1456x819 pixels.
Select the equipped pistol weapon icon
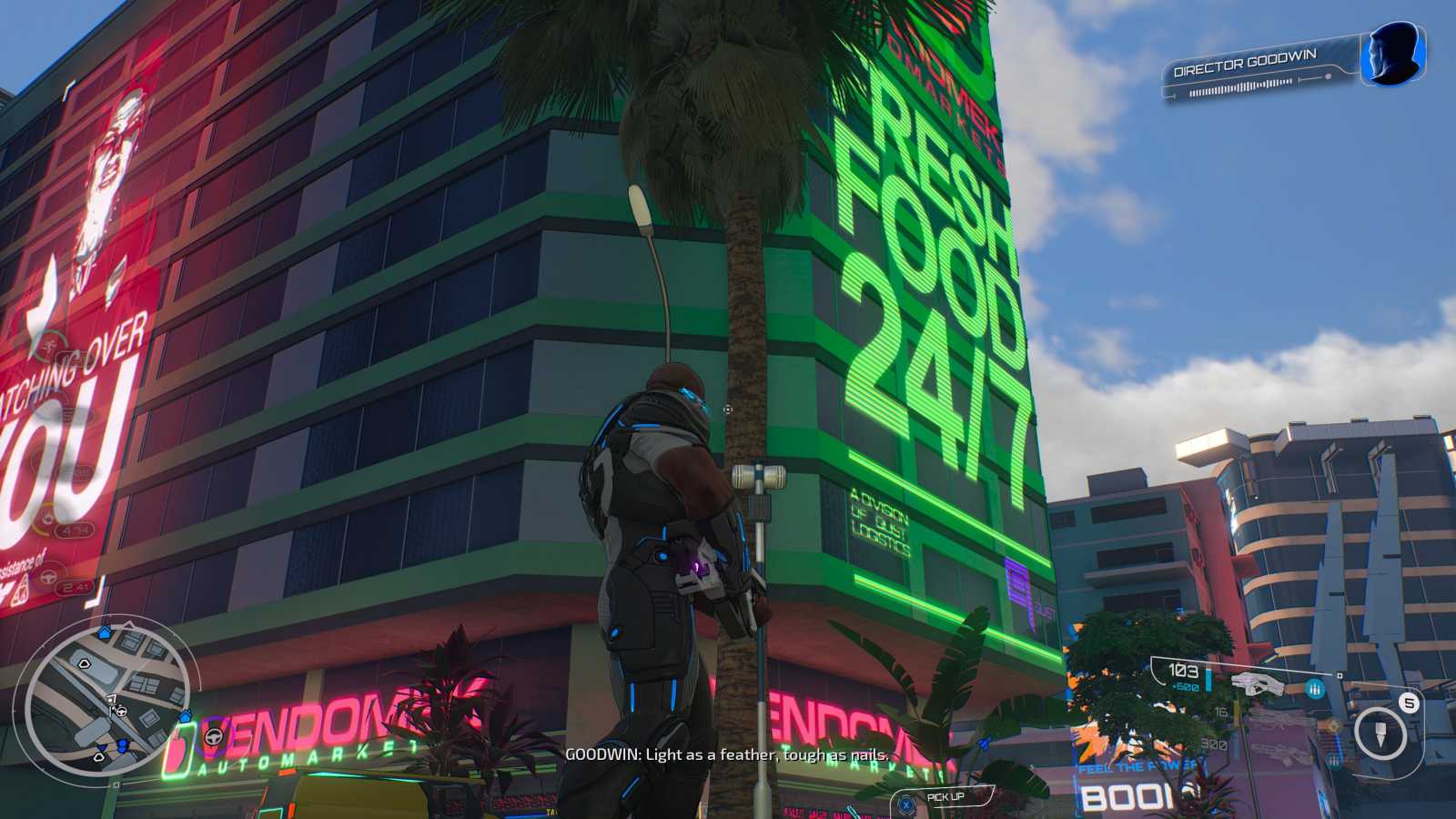[x=1258, y=684]
